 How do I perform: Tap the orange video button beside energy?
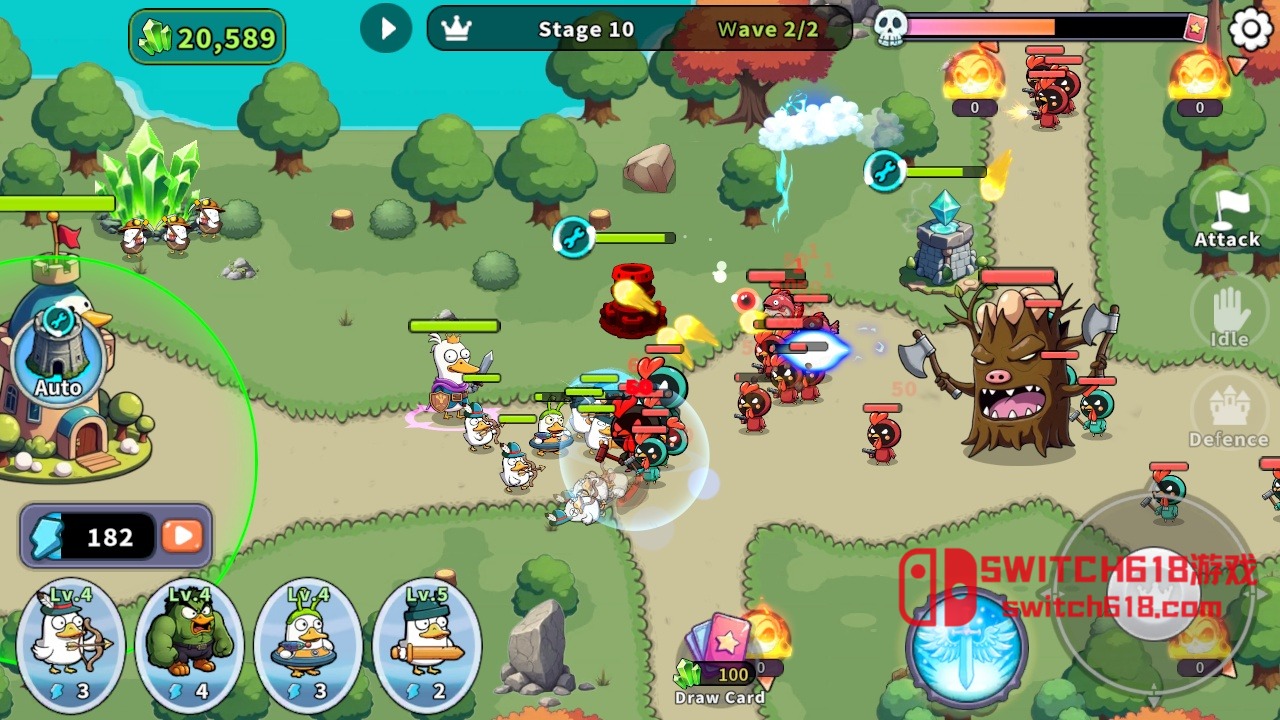pos(182,537)
